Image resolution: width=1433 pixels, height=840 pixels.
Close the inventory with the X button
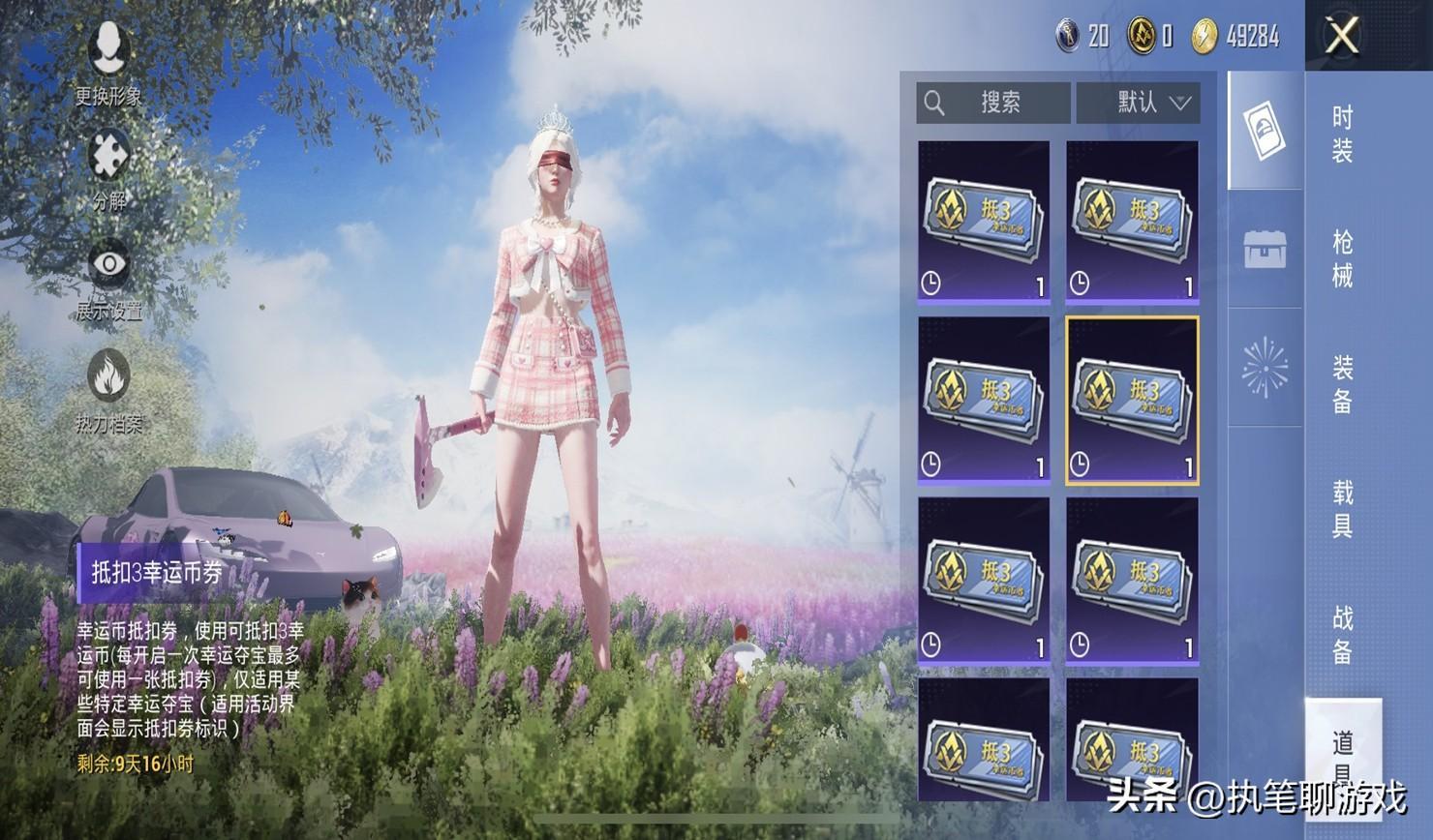(x=1342, y=37)
